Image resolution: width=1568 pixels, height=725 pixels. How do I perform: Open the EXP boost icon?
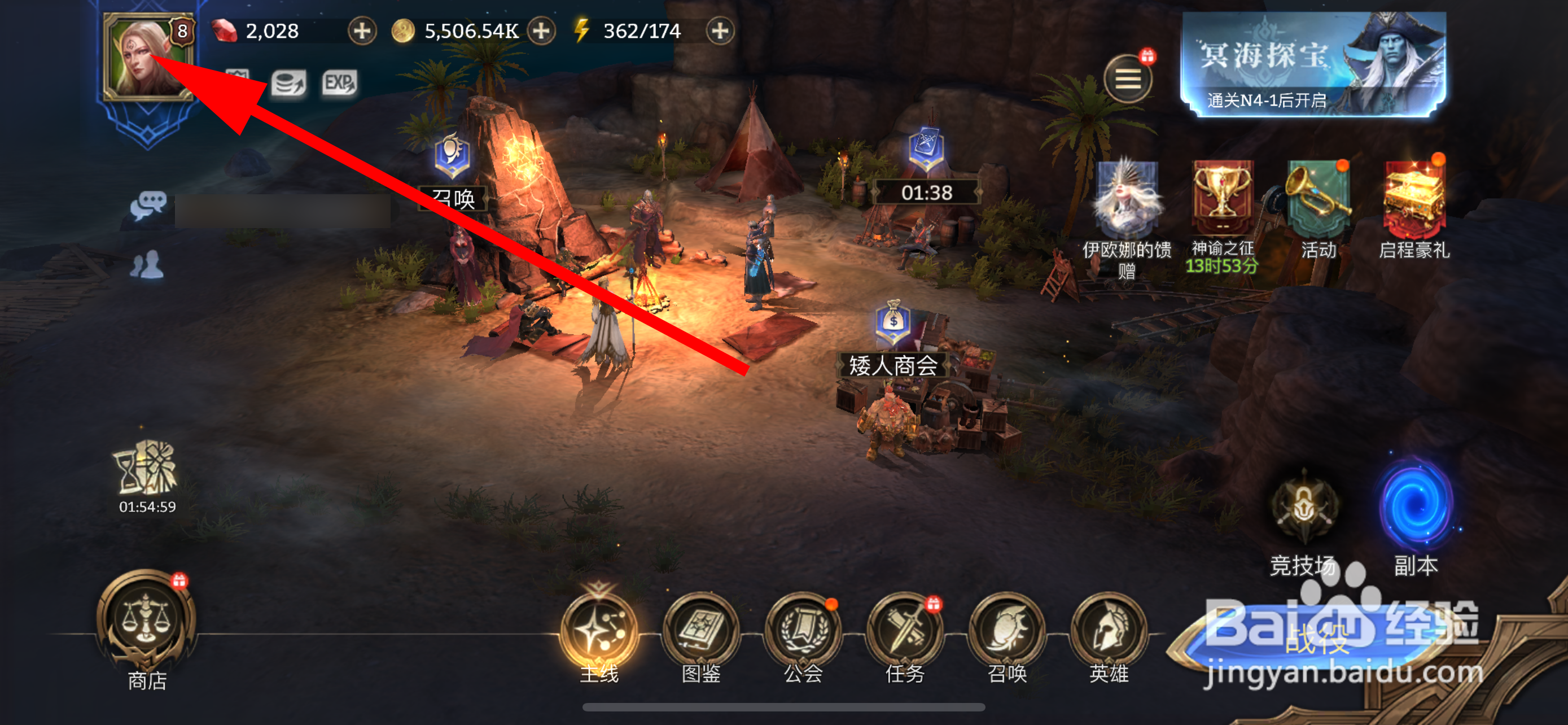[339, 83]
